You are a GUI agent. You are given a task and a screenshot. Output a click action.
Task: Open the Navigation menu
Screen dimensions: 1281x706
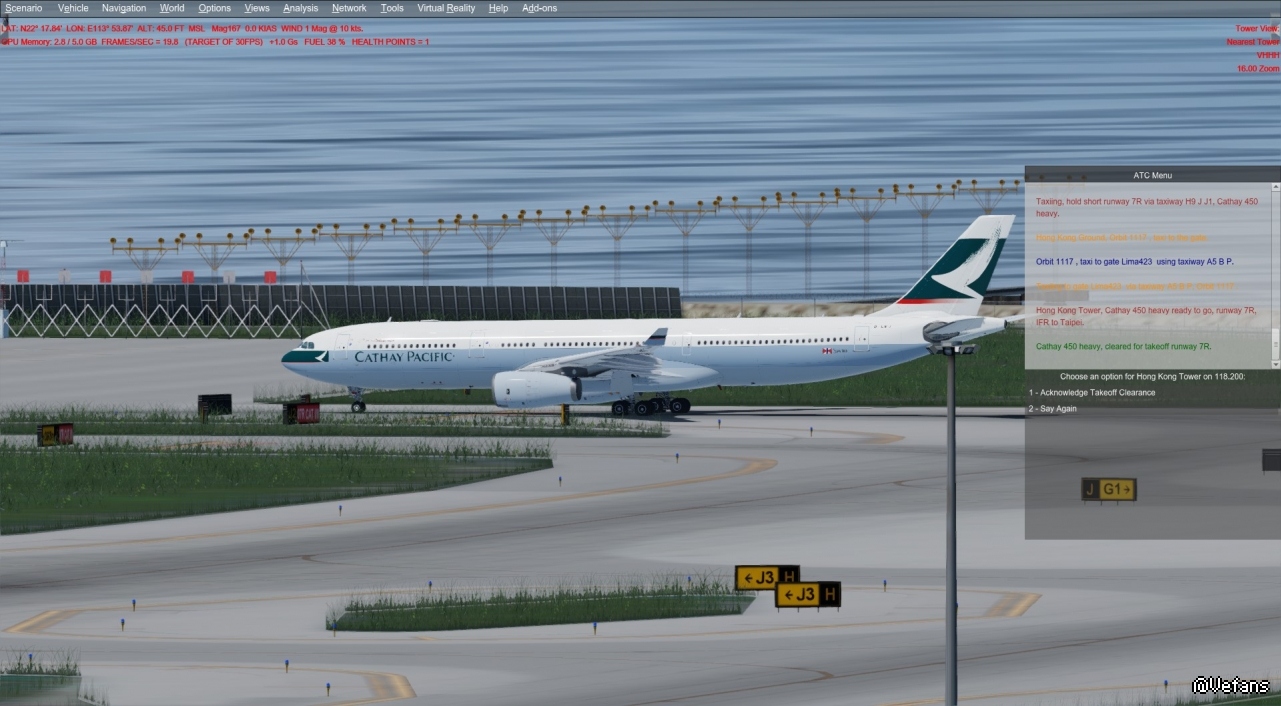tap(124, 8)
